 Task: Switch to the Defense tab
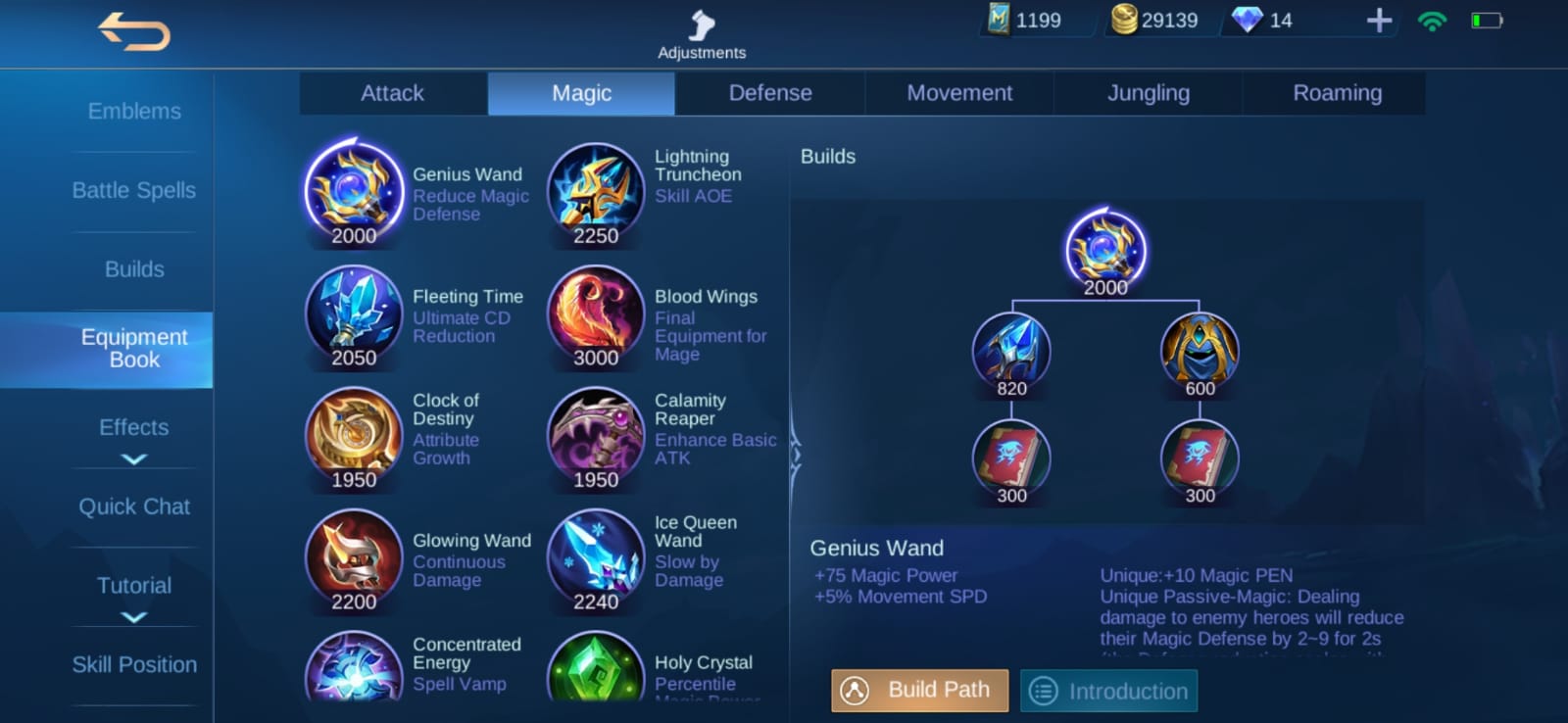pos(770,93)
